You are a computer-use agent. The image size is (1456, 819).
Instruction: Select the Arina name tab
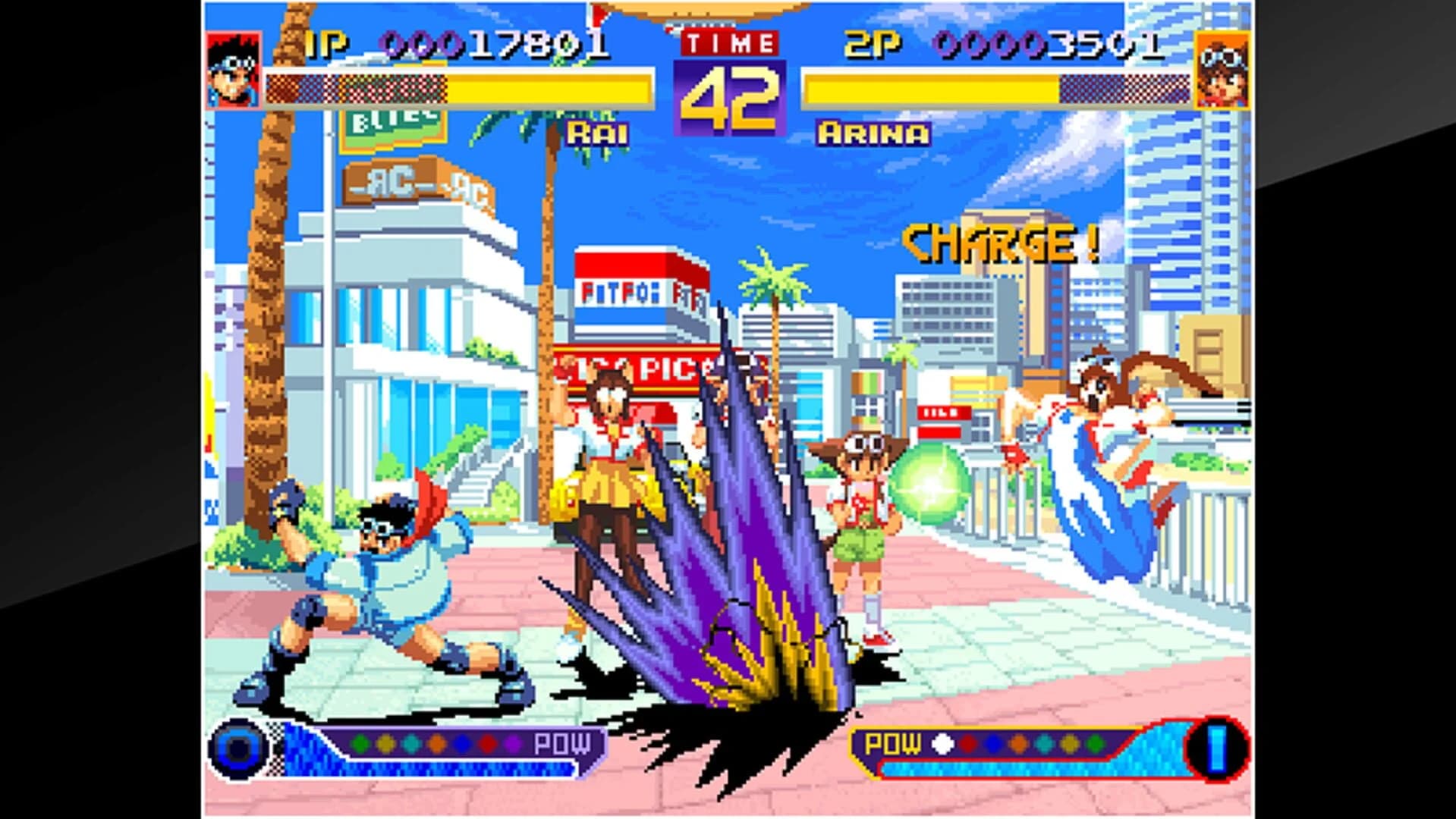pos(873,134)
